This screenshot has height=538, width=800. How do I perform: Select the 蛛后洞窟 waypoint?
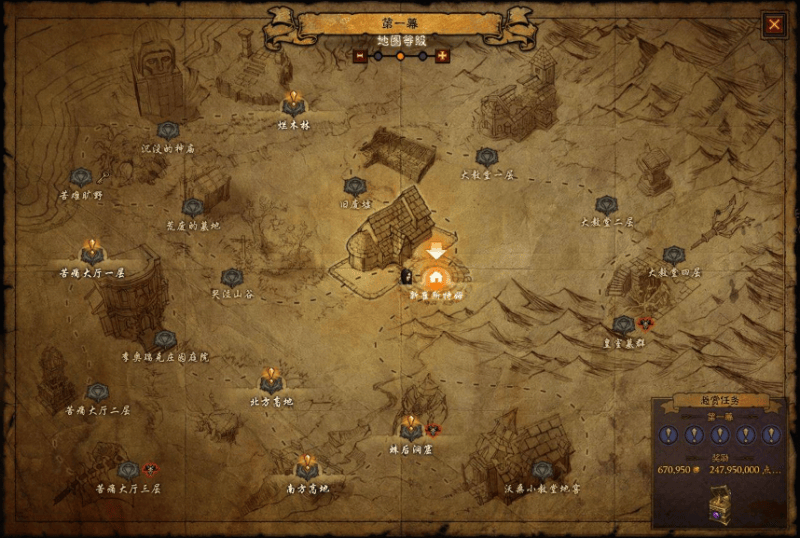[410, 428]
